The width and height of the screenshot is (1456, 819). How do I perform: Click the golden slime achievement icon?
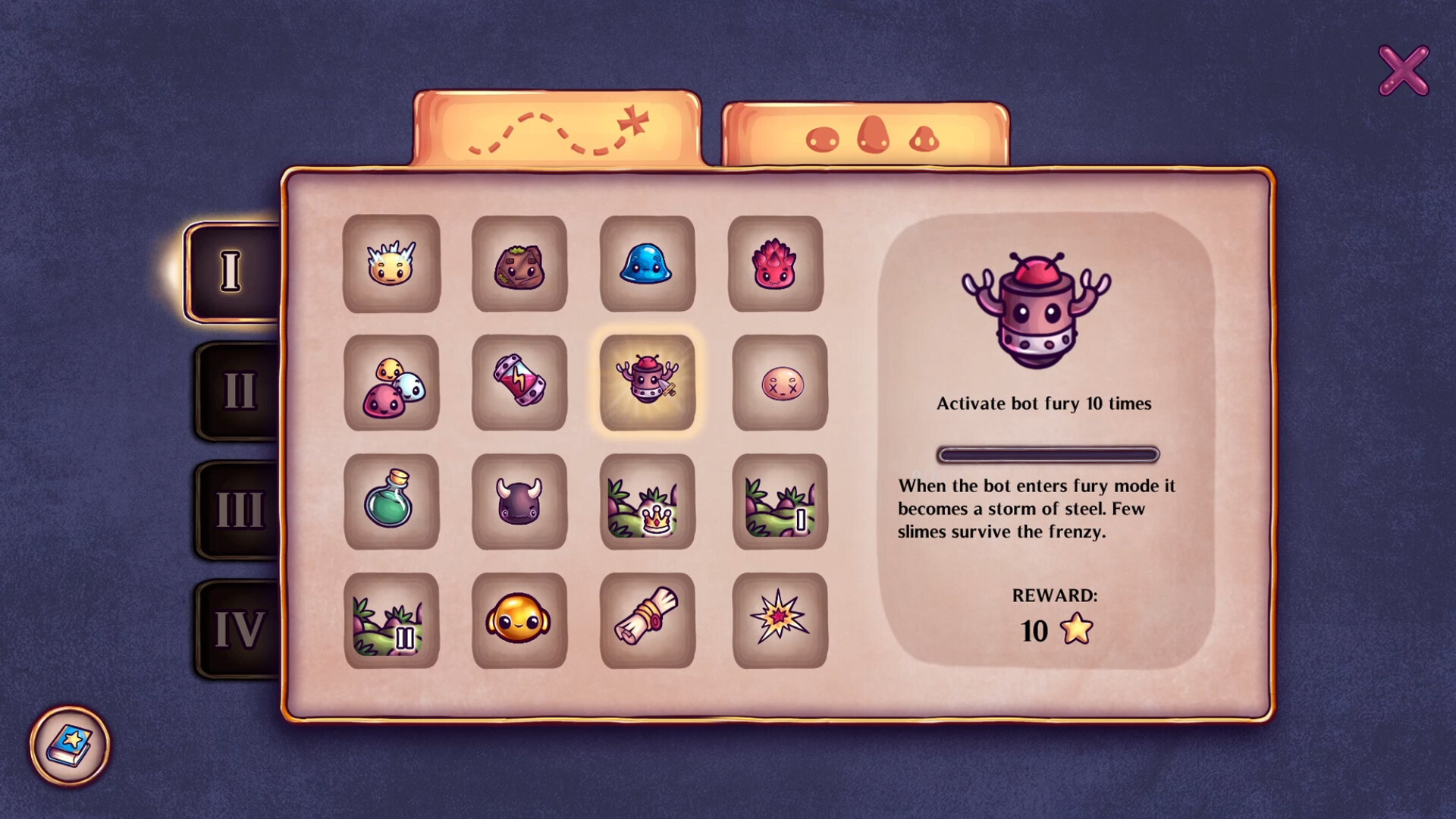[520, 620]
